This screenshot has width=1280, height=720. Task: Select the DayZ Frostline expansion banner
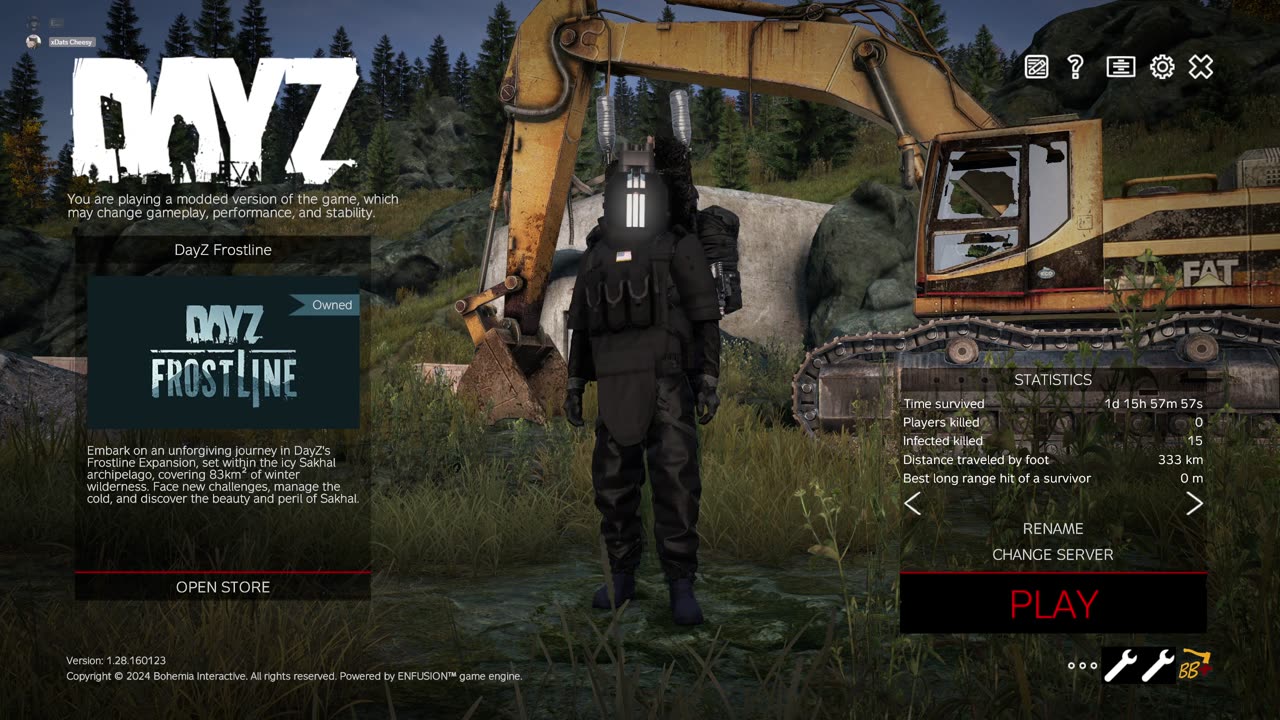coord(223,353)
